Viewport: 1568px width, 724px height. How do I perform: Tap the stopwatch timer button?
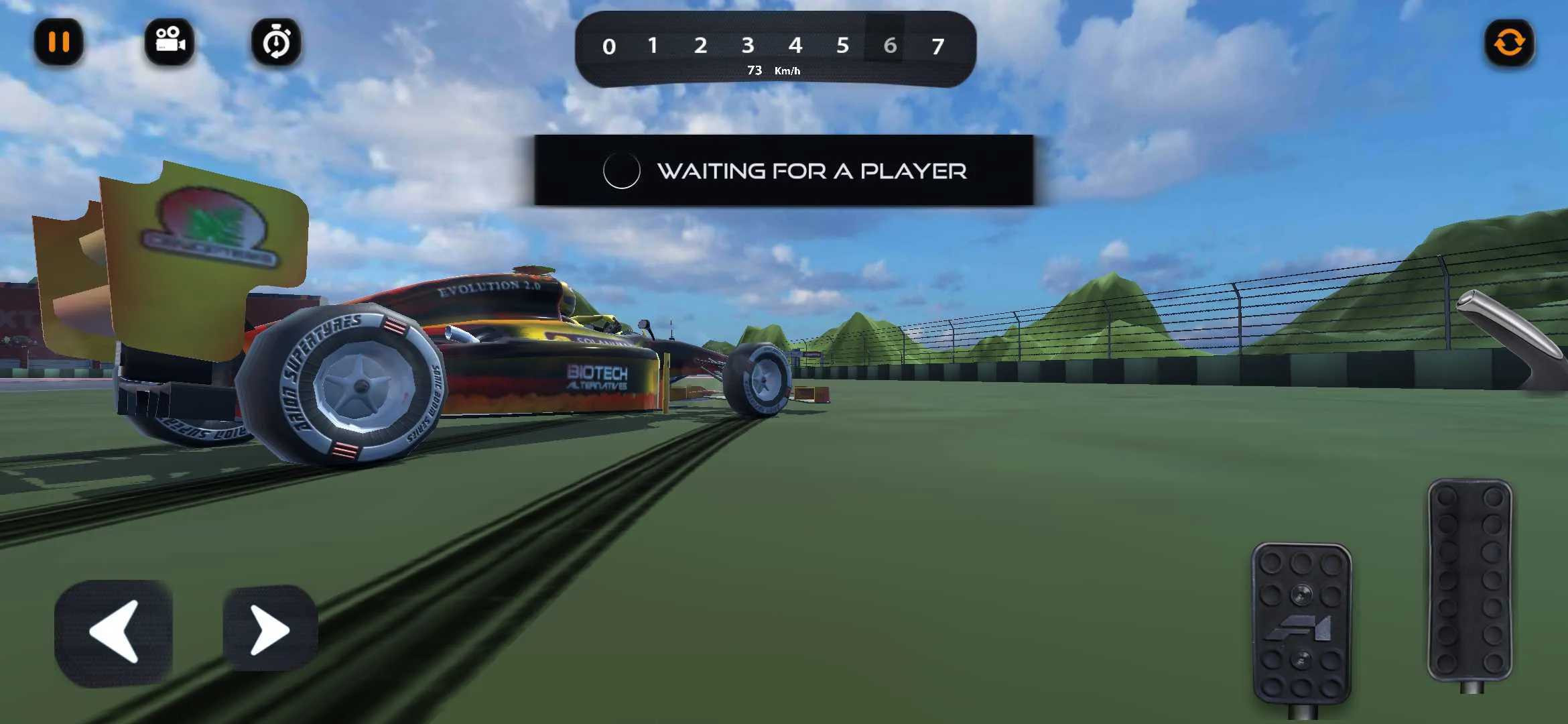tap(276, 43)
